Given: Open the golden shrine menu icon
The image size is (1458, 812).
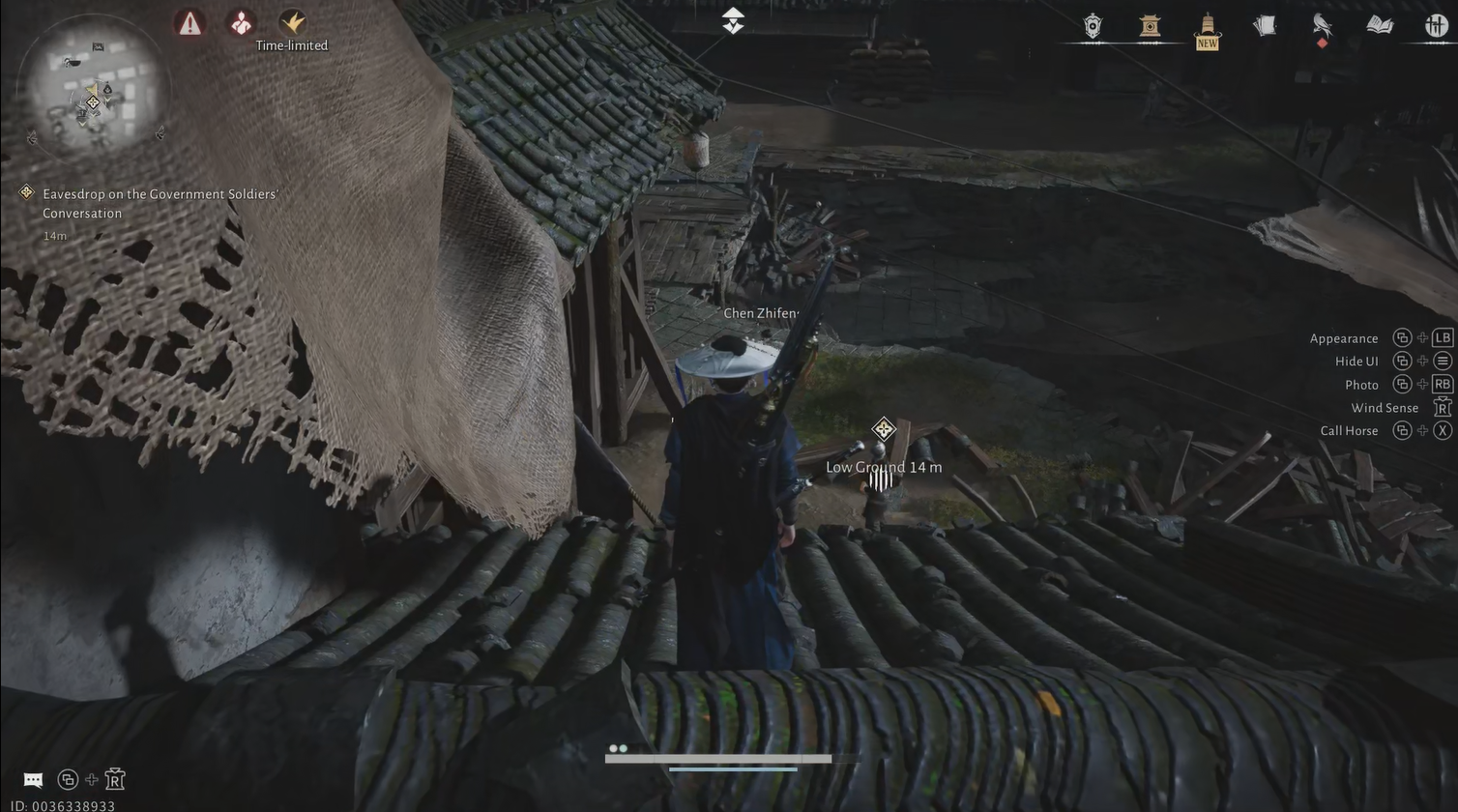Looking at the screenshot, I should pyautogui.click(x=1149, y=26).
